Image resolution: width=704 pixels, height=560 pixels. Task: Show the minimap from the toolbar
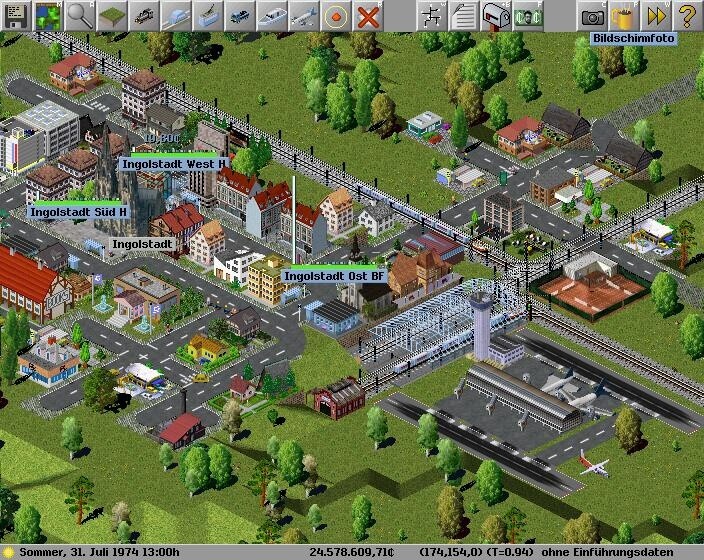point(48,15)
